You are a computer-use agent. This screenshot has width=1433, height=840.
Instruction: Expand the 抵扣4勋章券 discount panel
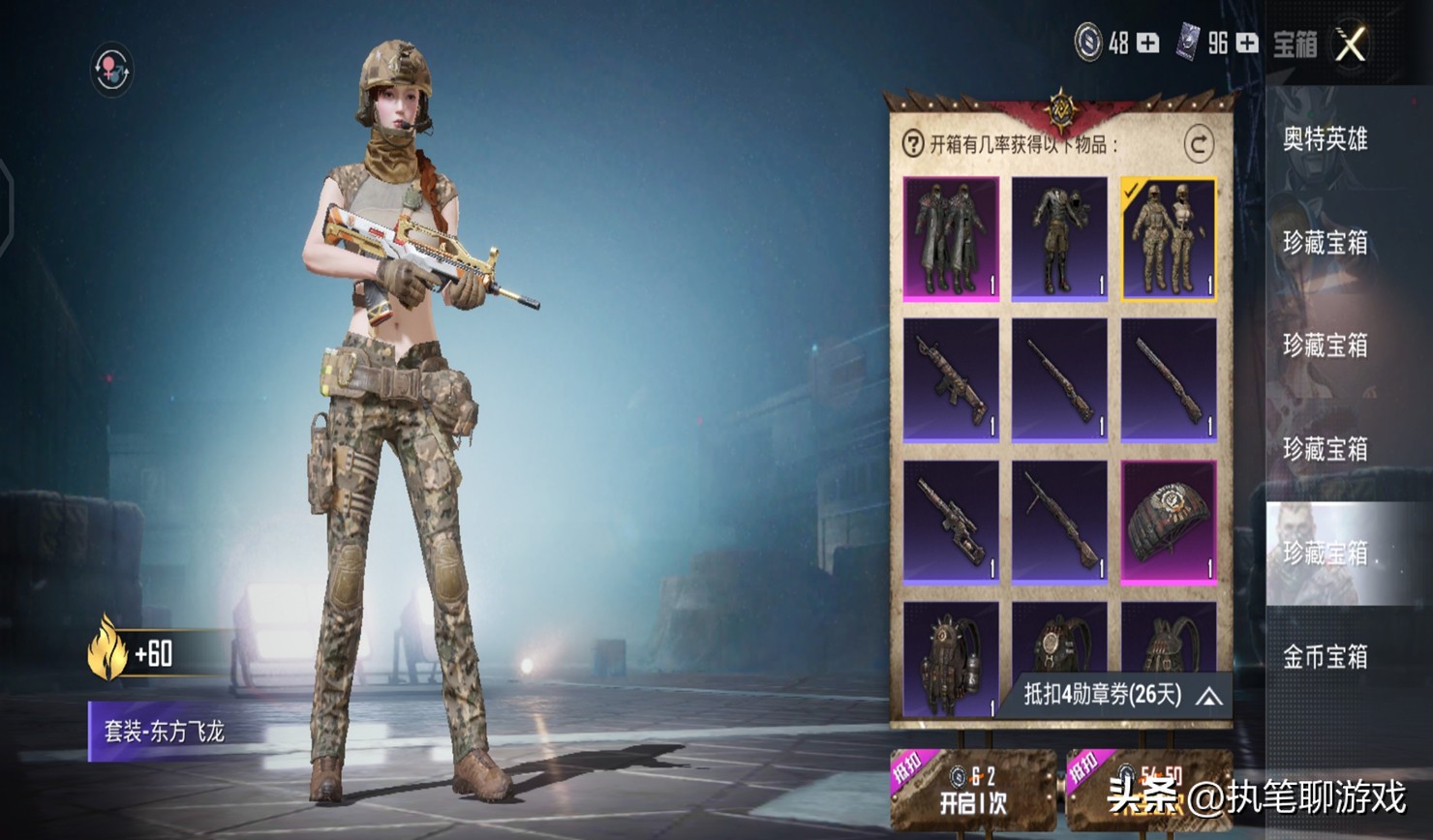click(x=1209, y=696)
